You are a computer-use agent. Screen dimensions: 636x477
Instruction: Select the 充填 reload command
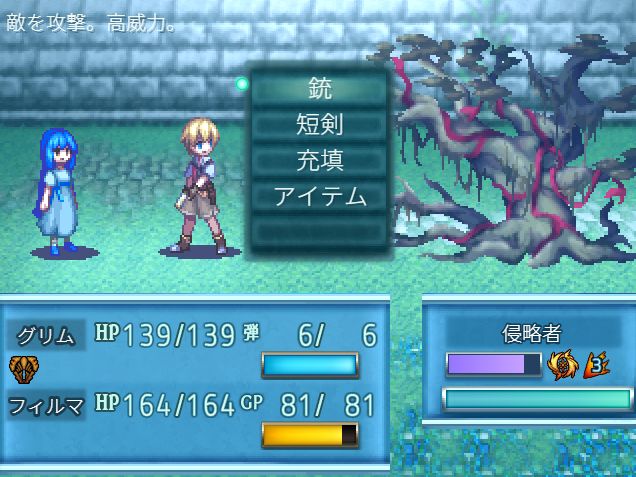[x=320, y=160]
